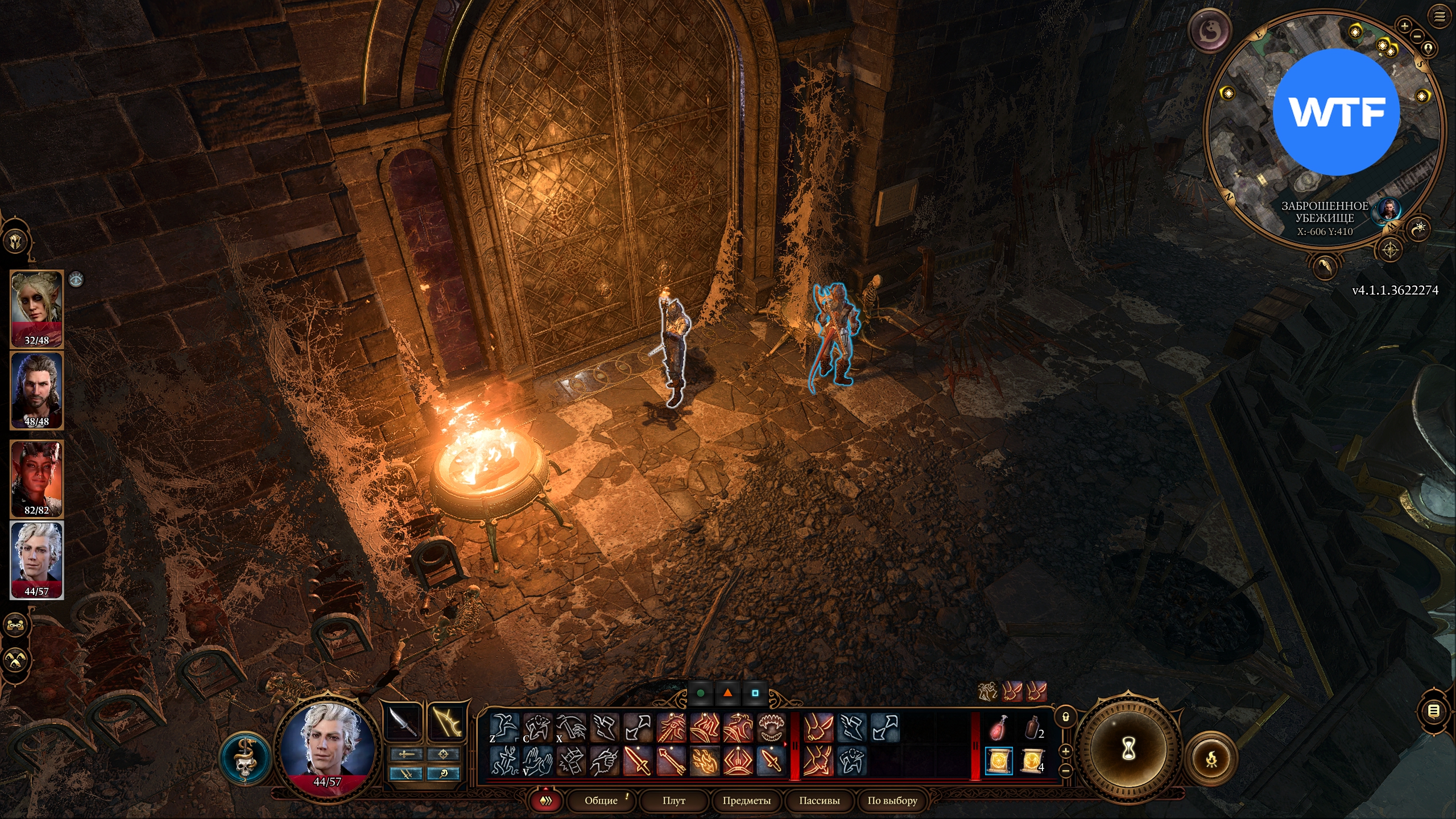
Task: Switch to the По выбору tab
Action: 892,800
